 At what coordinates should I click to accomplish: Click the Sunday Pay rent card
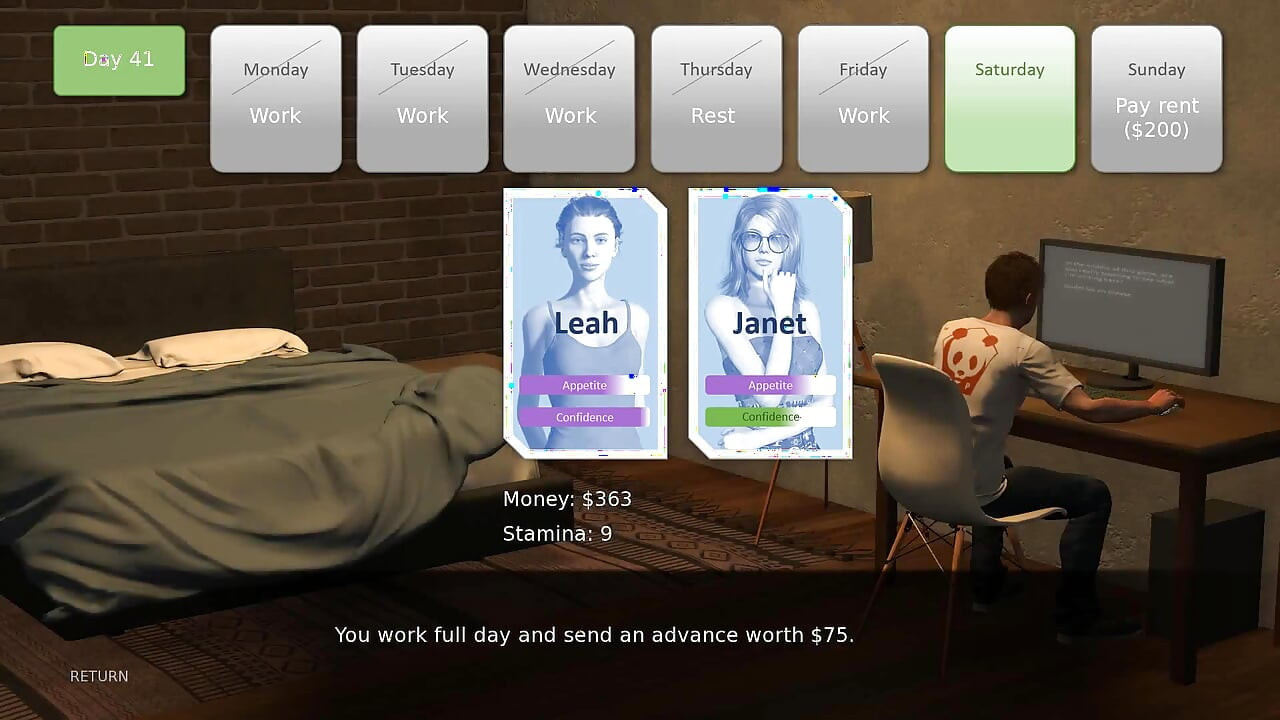tap(1157, 97)
